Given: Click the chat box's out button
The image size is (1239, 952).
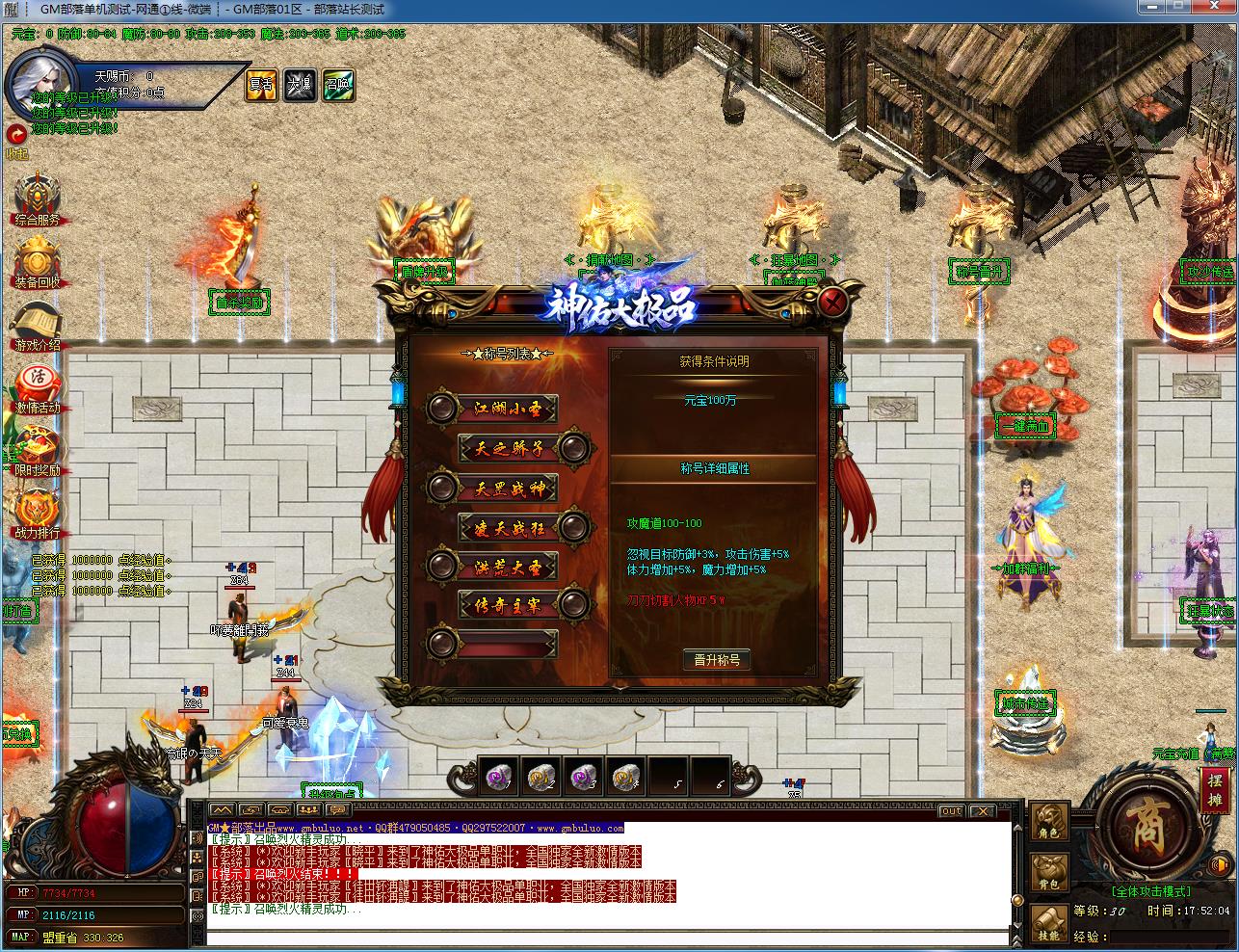Looking at the screenshot, I should click(951, 811).
